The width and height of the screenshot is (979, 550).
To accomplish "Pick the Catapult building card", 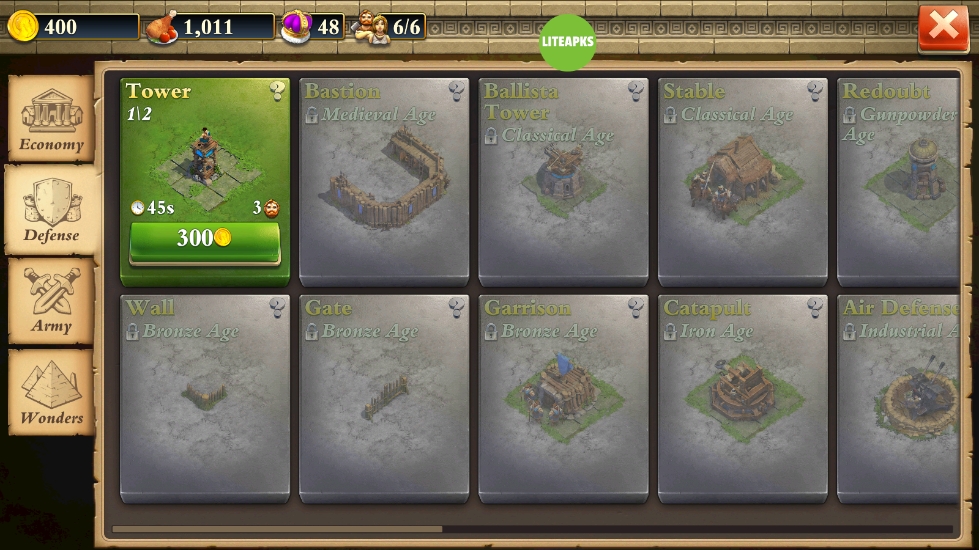I will (x=742, y=398).
